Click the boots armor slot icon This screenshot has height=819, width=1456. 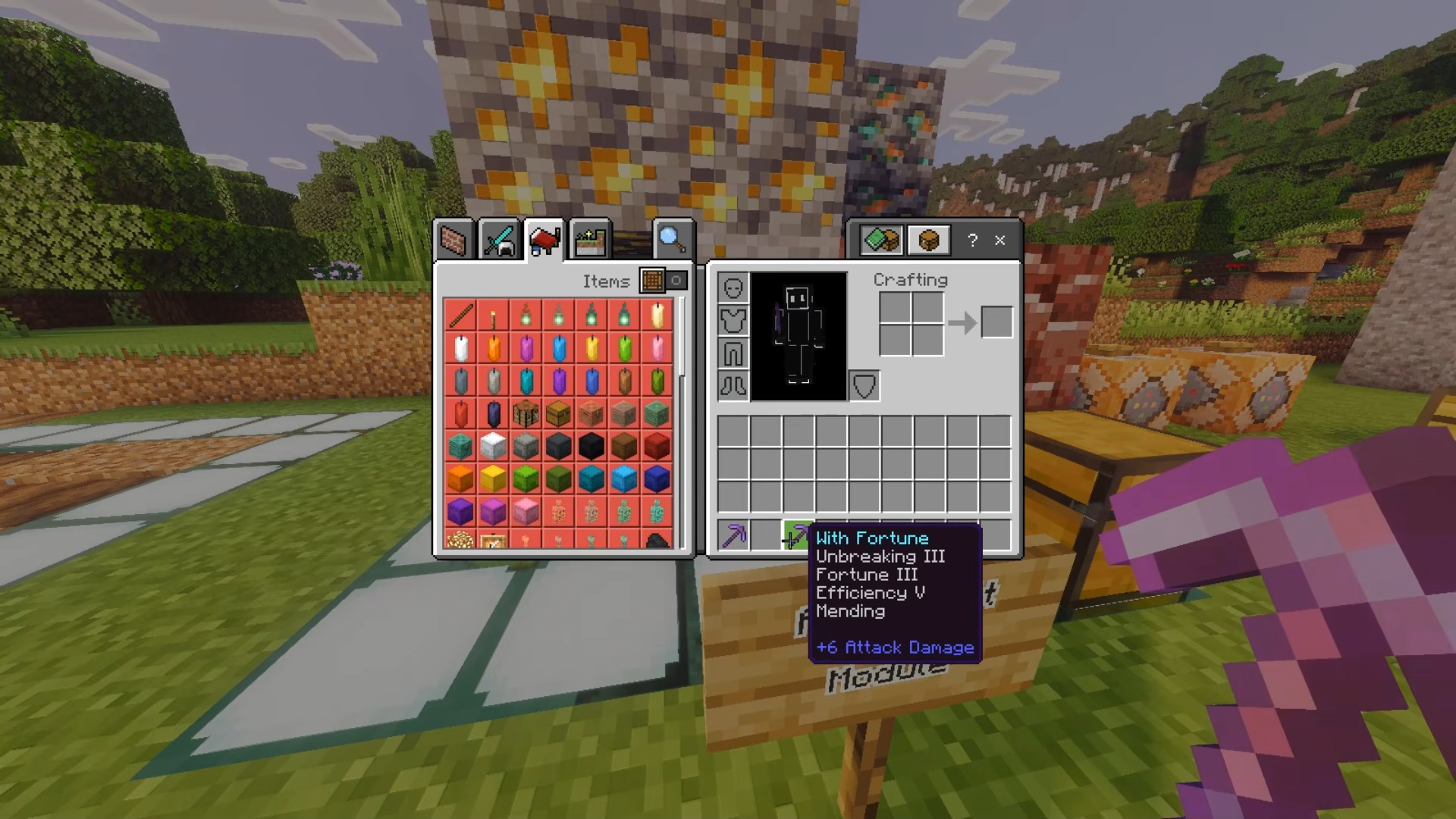733,384
